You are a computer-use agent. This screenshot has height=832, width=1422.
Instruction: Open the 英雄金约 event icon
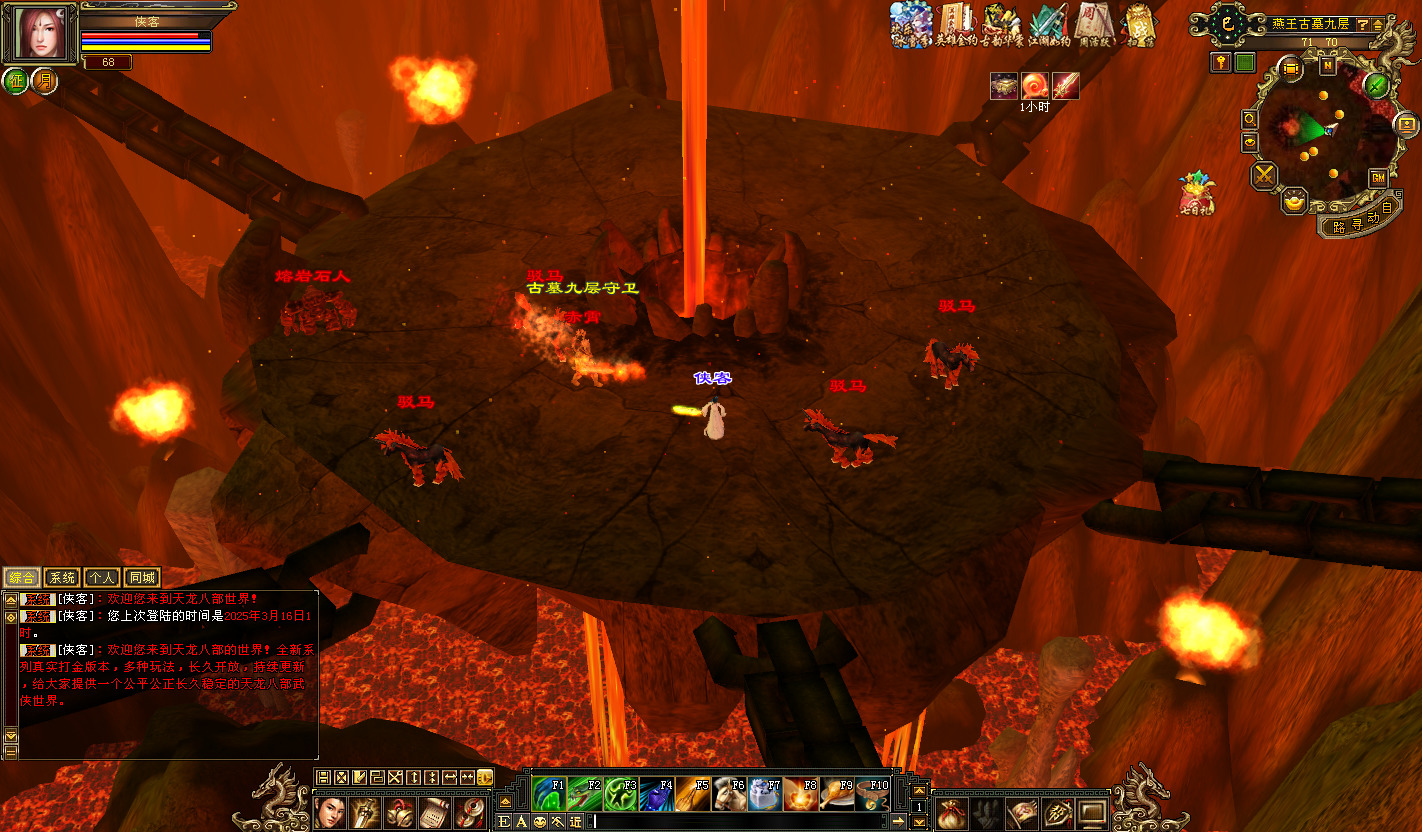tap(955, 25)
